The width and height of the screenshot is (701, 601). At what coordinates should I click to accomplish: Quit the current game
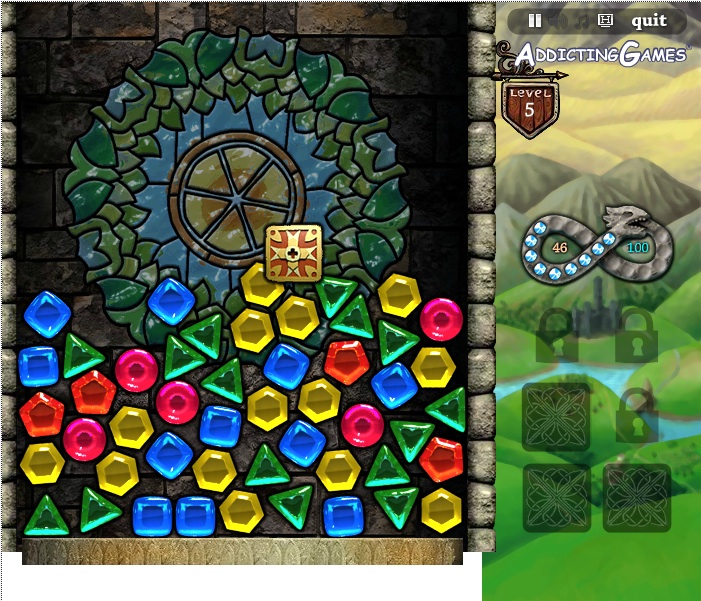(649, 20)
